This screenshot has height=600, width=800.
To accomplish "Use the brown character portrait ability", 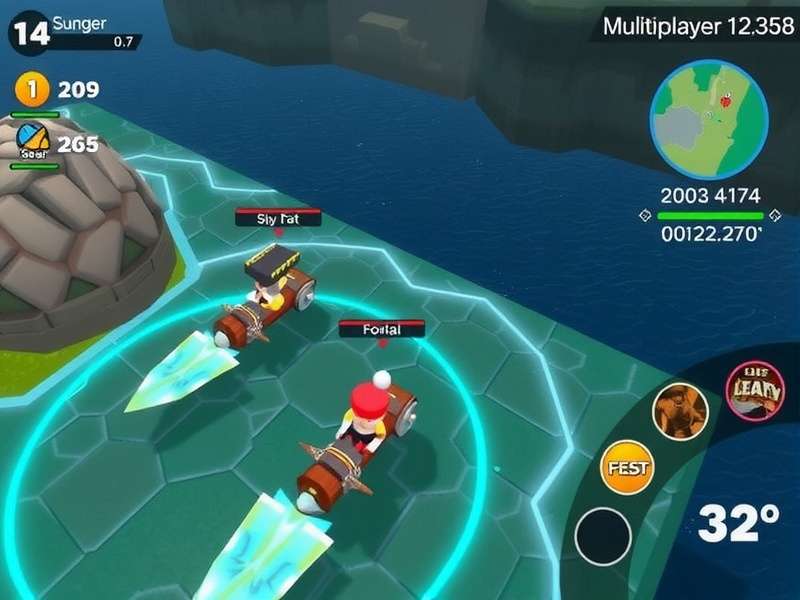I will tap(680, 410).
